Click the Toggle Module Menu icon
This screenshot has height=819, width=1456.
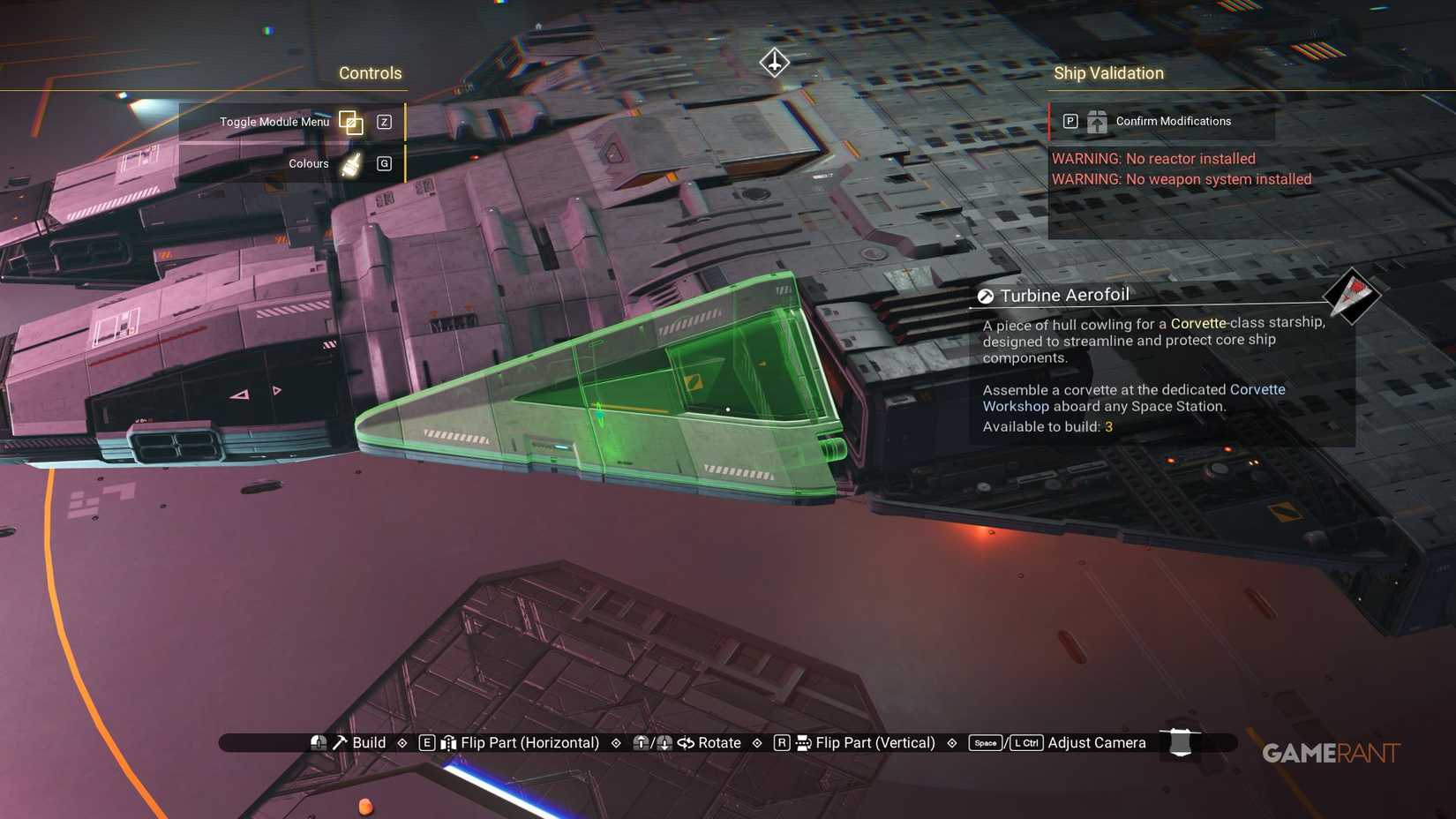tap(351, 123)
